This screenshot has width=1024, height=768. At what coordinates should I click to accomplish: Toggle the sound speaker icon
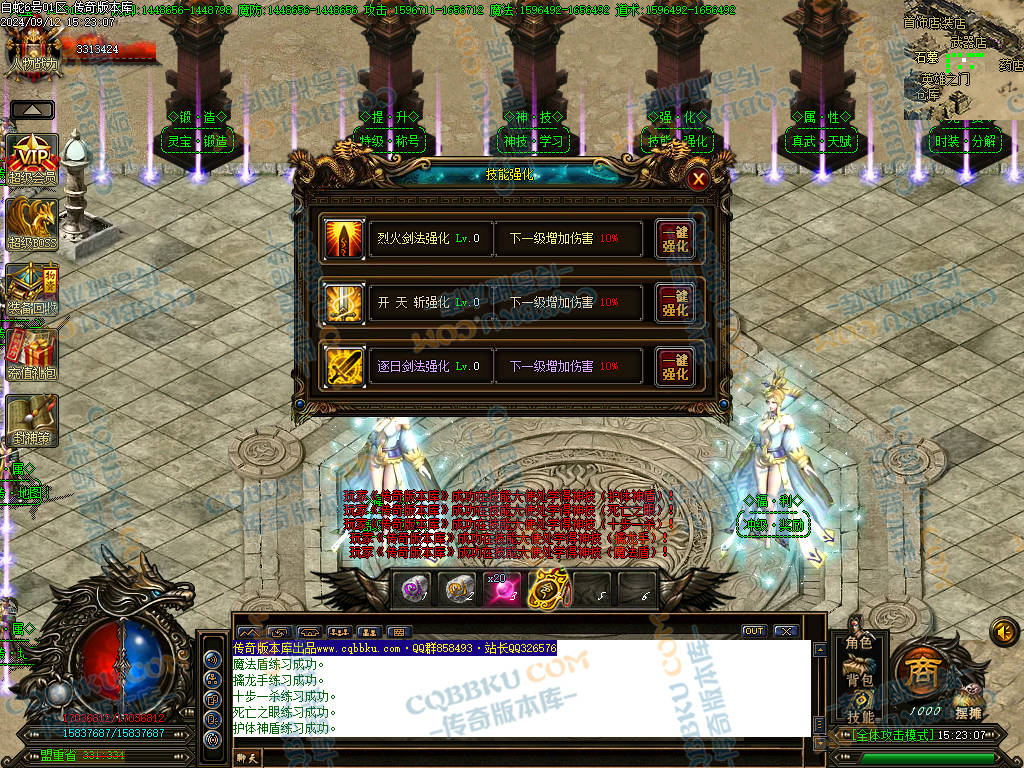coord(1004,631)
